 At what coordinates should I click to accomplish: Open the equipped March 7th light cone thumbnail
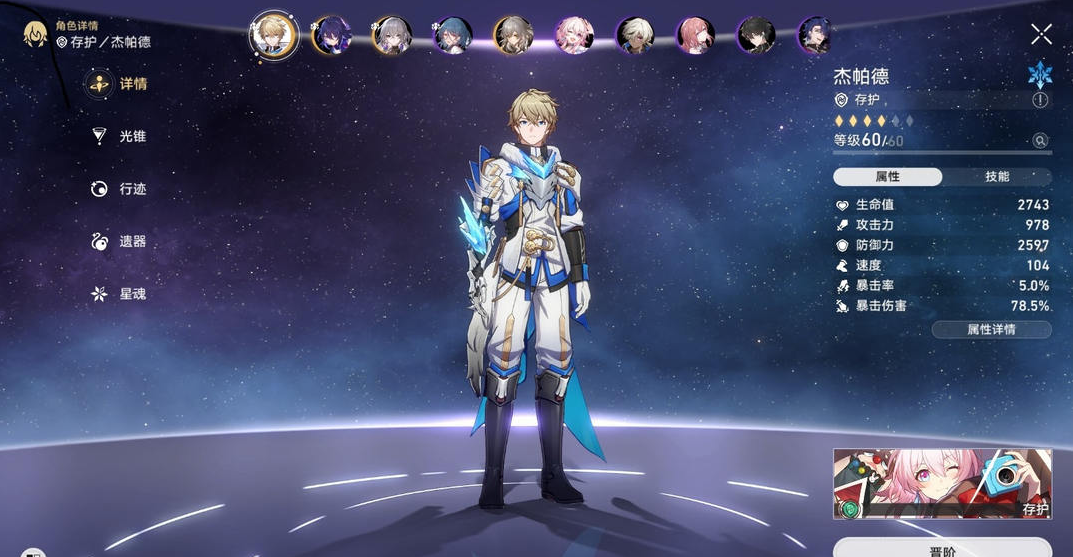pyautogui.click(x=942, y=484)
